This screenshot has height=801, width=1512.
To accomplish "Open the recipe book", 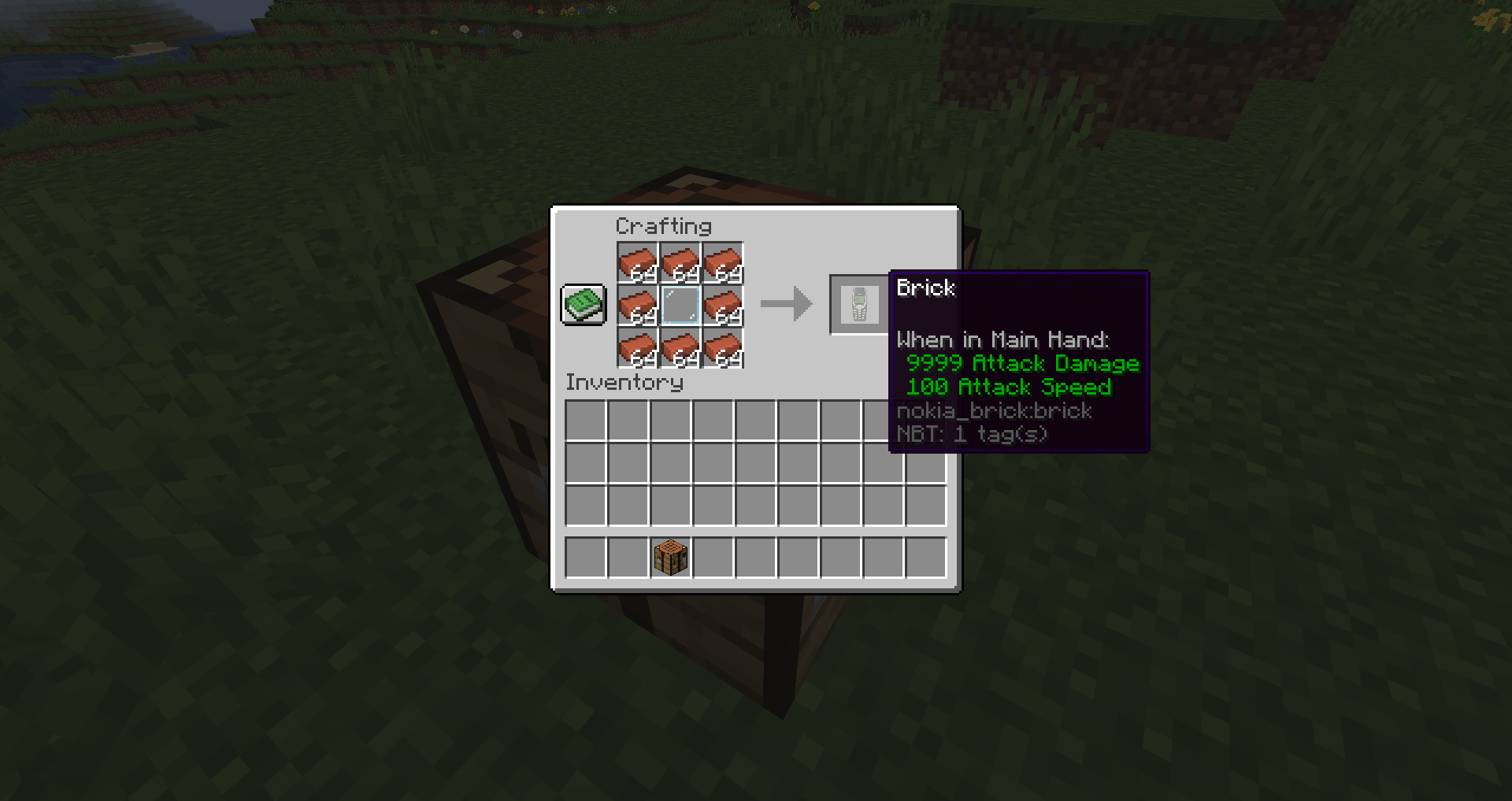I will point(583,305).
